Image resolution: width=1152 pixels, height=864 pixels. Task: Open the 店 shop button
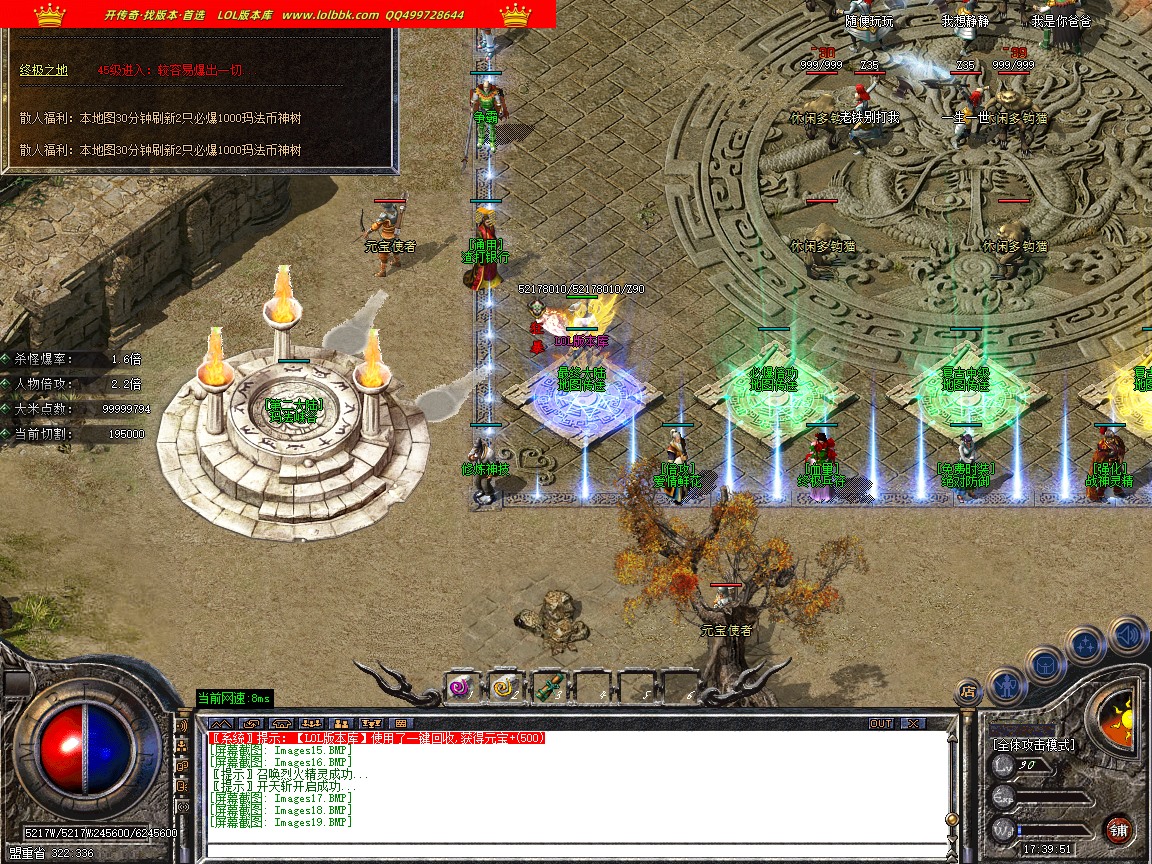pos(967,690)
